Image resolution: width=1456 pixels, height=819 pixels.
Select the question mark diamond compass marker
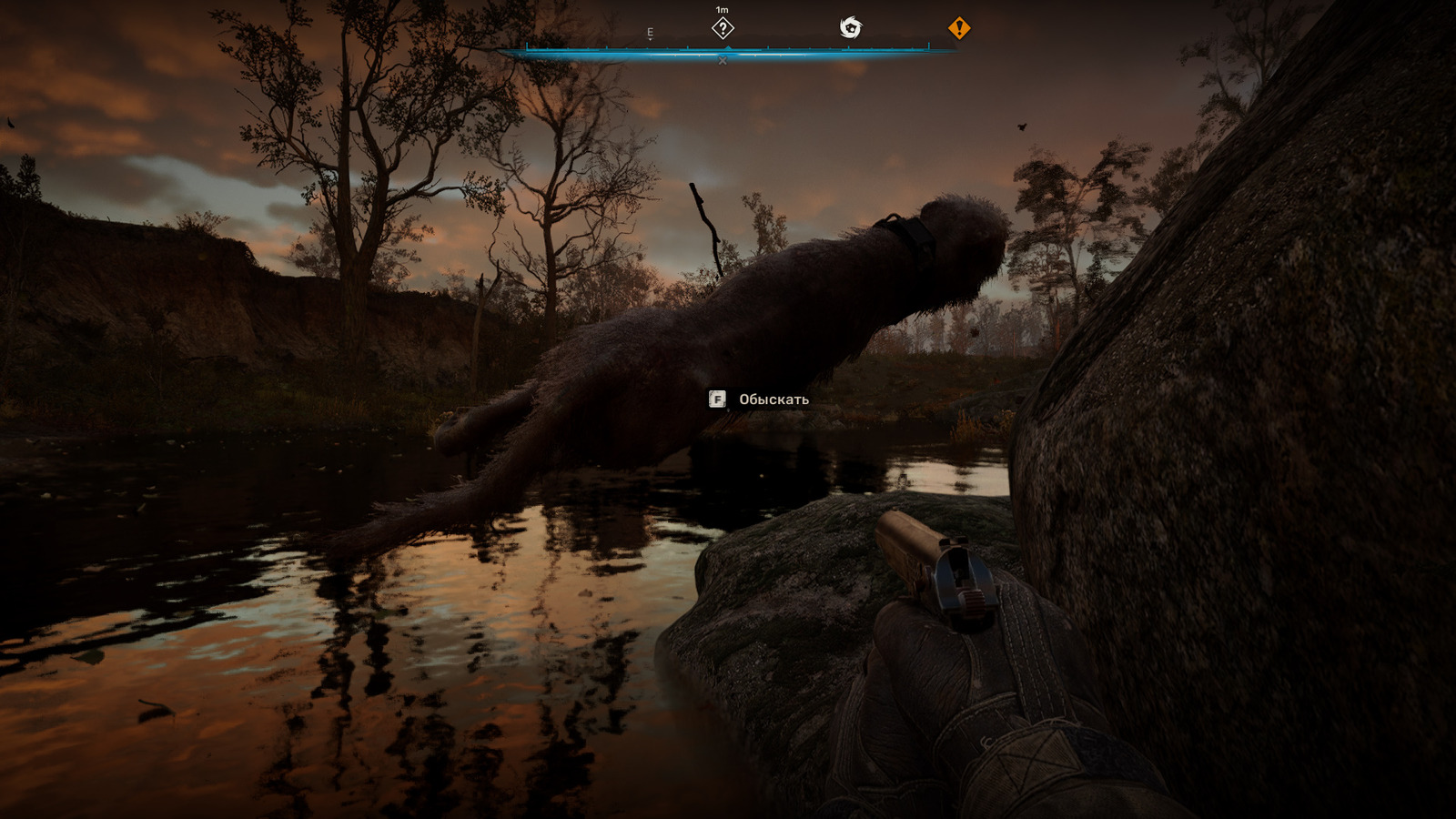point(723,29)
